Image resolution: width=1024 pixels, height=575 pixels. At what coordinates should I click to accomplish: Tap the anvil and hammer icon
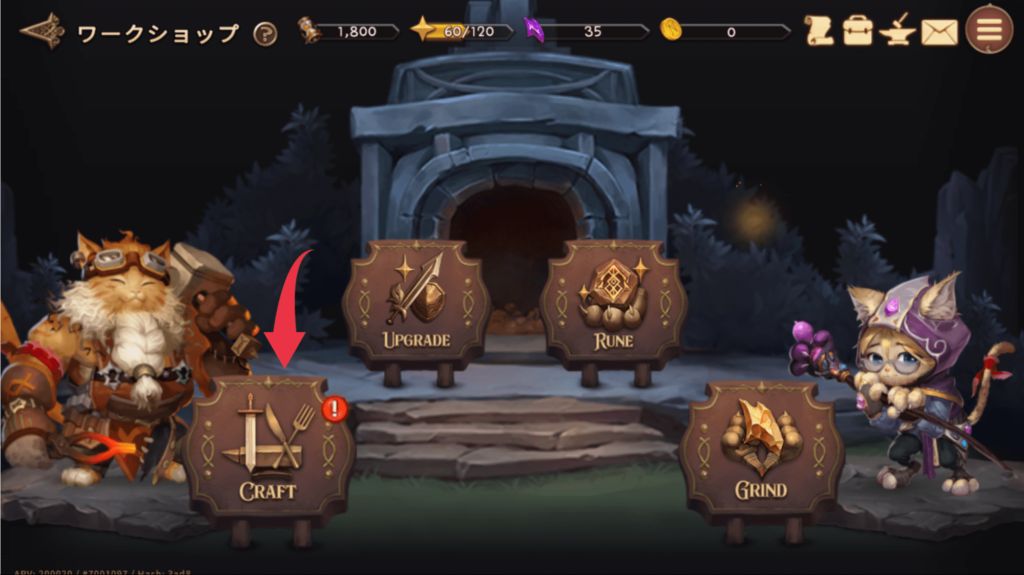click(x=898, y=31)
